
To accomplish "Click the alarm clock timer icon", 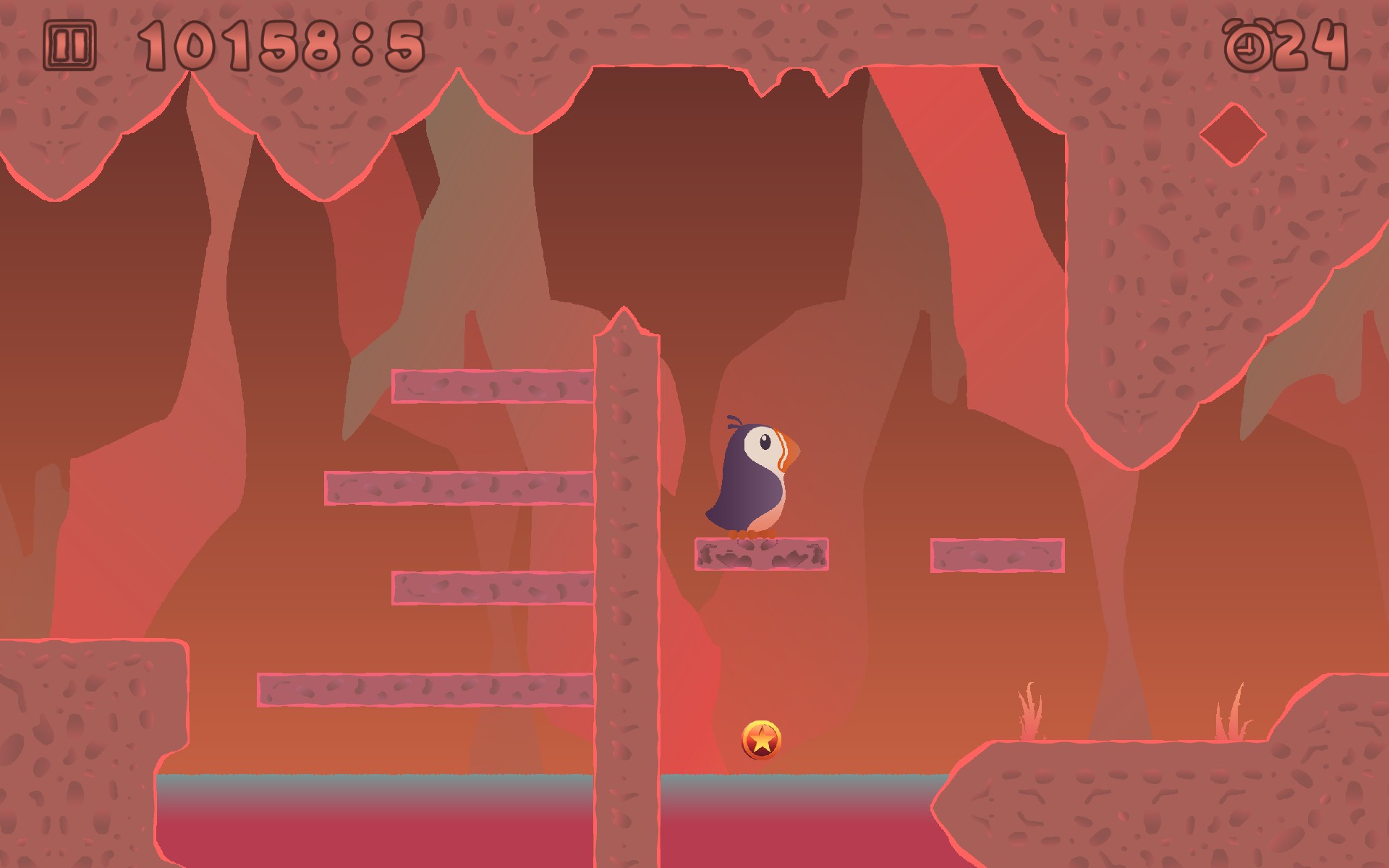I will [1249, 46].
